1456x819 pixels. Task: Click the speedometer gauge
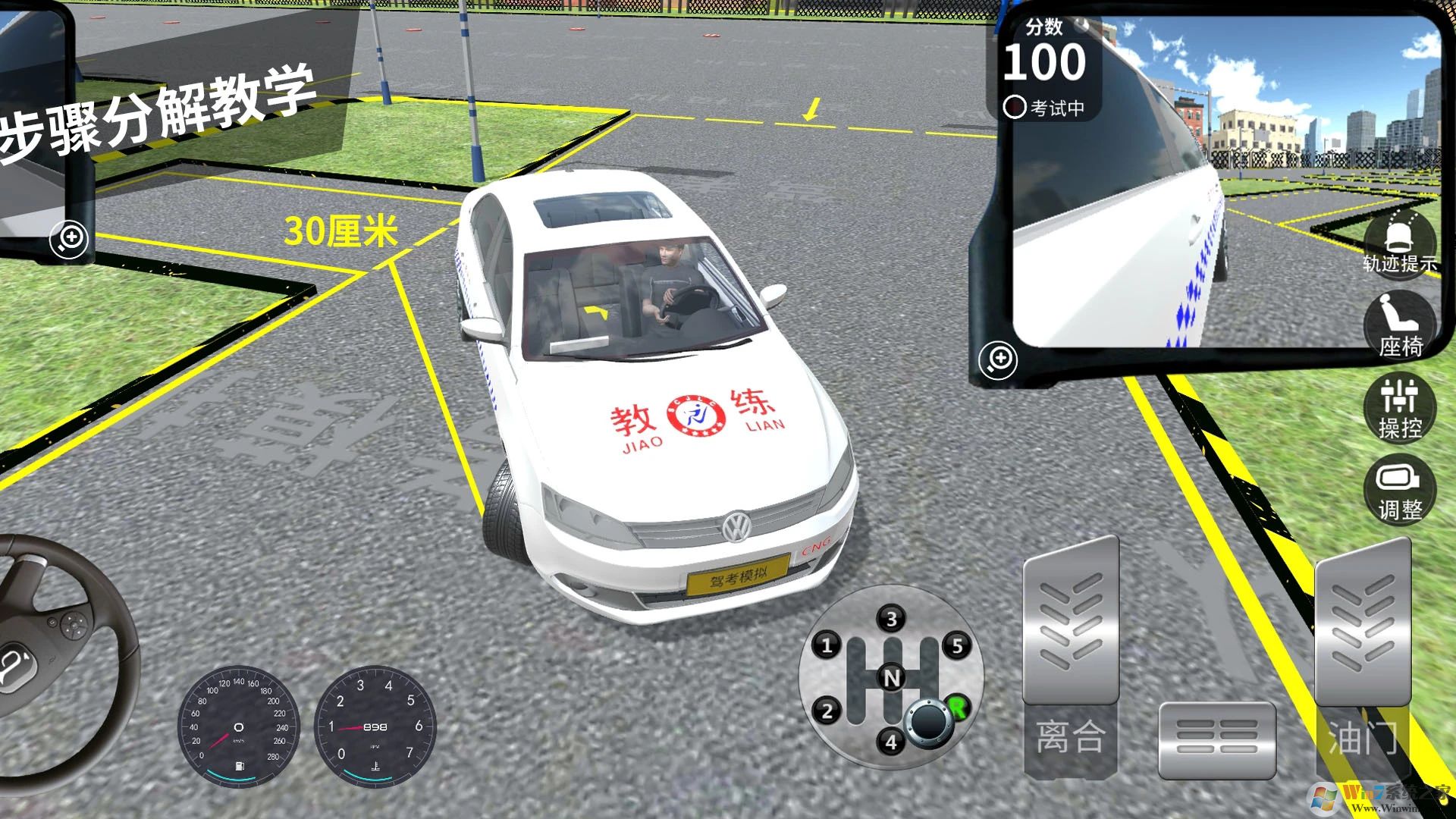pos(239,726)
